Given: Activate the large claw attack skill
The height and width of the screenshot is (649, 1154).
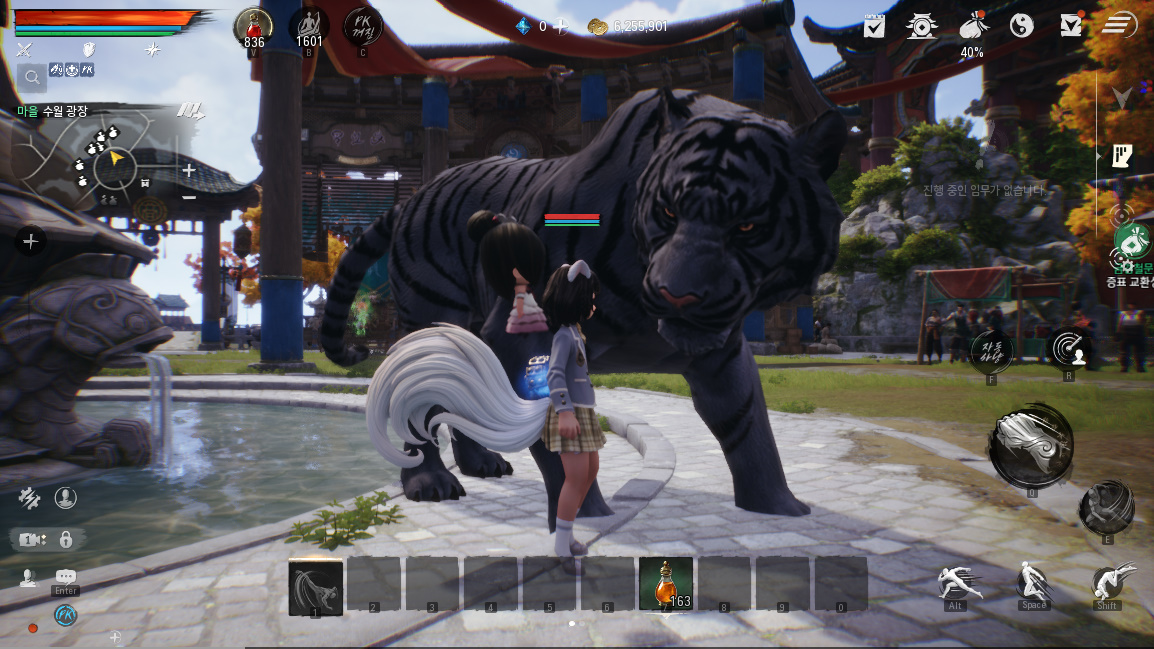Looking at the screenshot, I should [1030, 446].
